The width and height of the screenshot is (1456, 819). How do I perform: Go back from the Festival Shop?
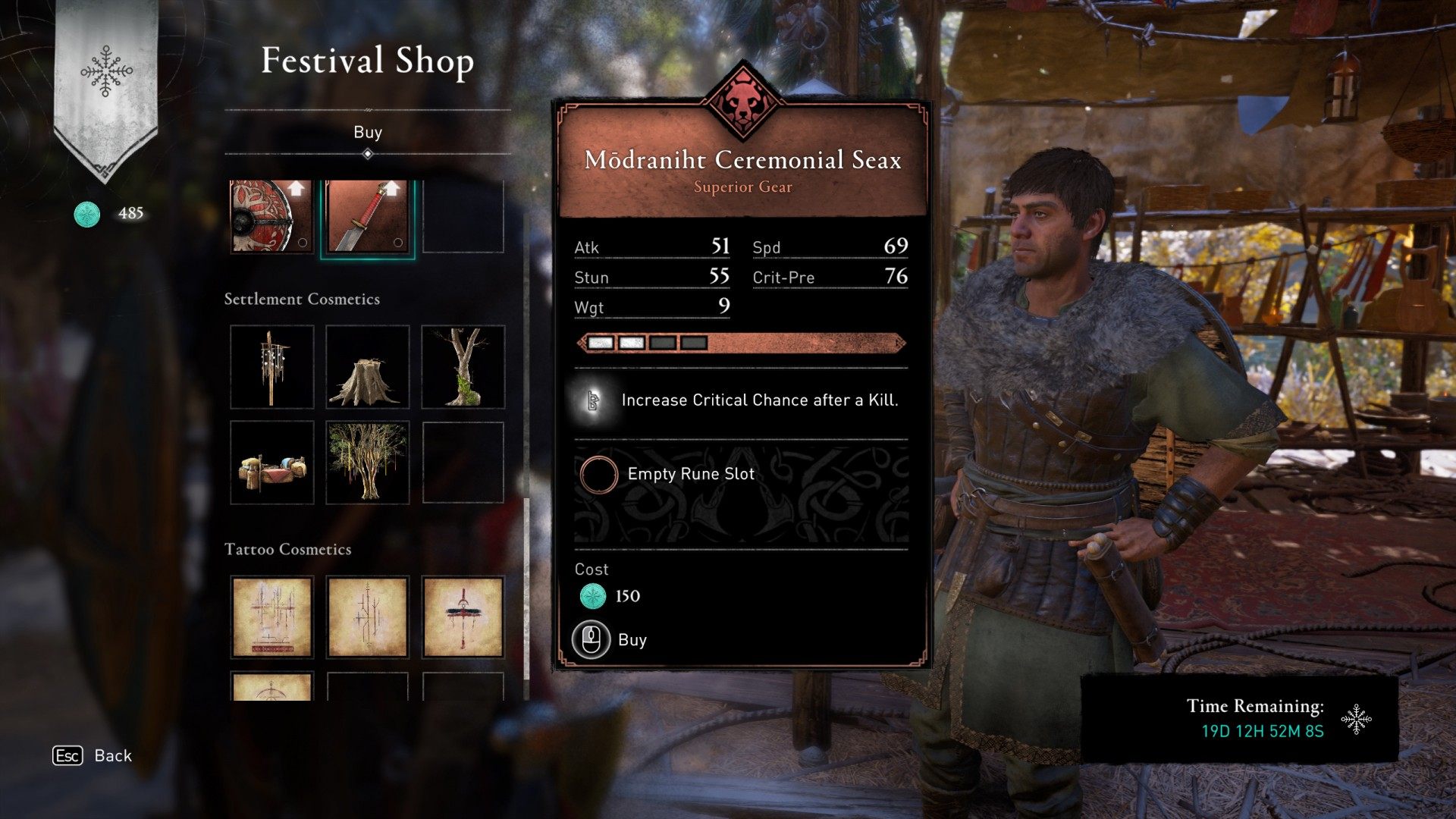pyautogui.click(x=92, y=756)
